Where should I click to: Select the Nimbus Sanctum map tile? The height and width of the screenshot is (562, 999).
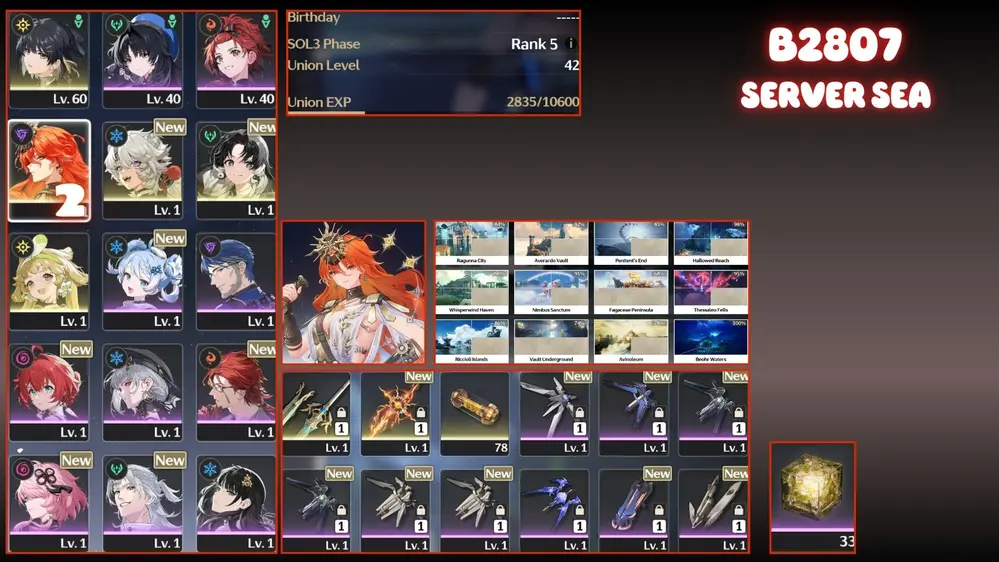coord(551,292)
